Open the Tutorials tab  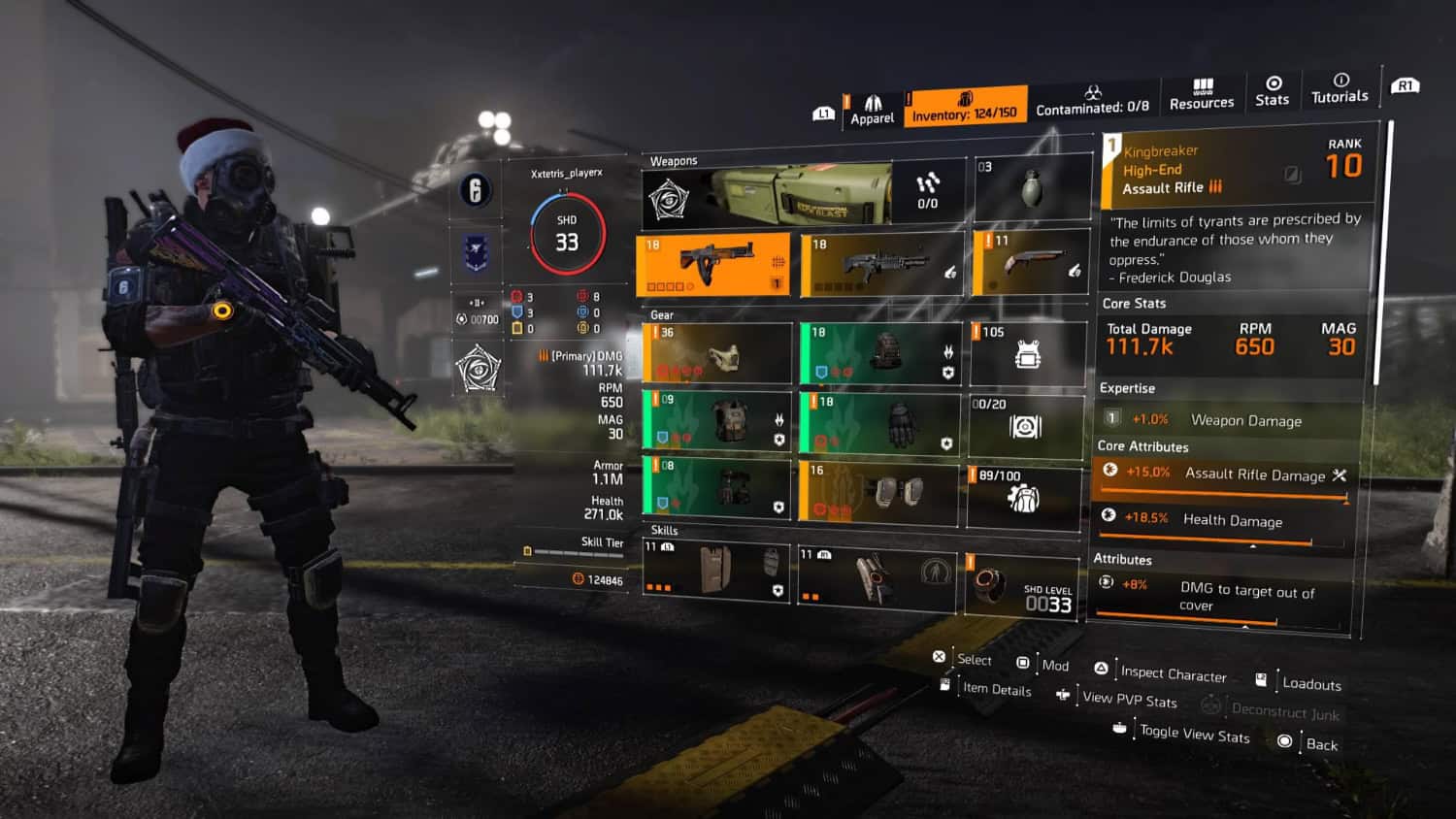(x=1340, y=88)
